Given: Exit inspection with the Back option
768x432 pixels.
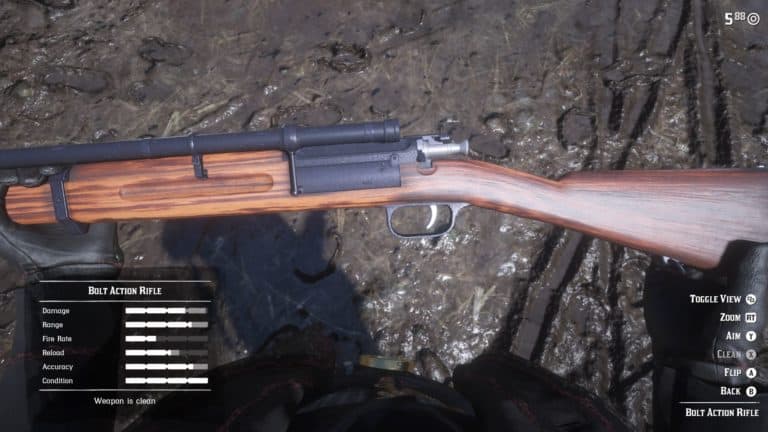Looking at the screenshot, I should [x=738, y=390].
